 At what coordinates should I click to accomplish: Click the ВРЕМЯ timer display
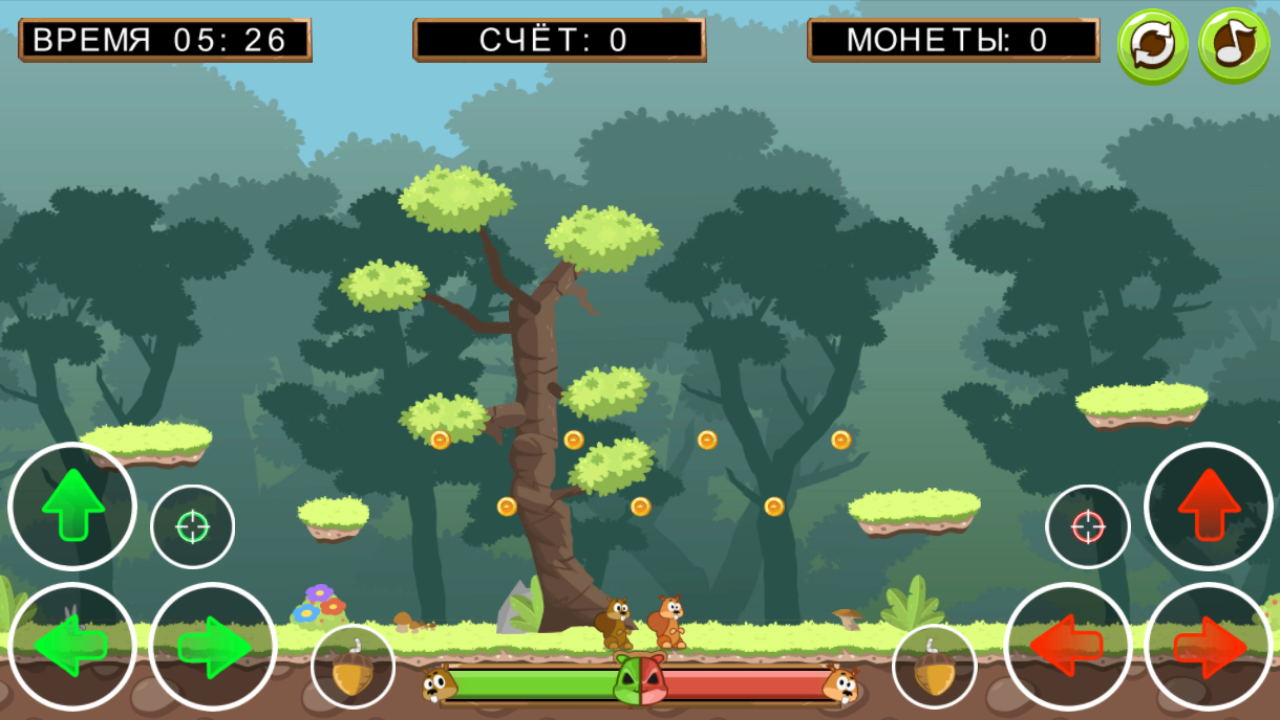[x=163, y=40]
